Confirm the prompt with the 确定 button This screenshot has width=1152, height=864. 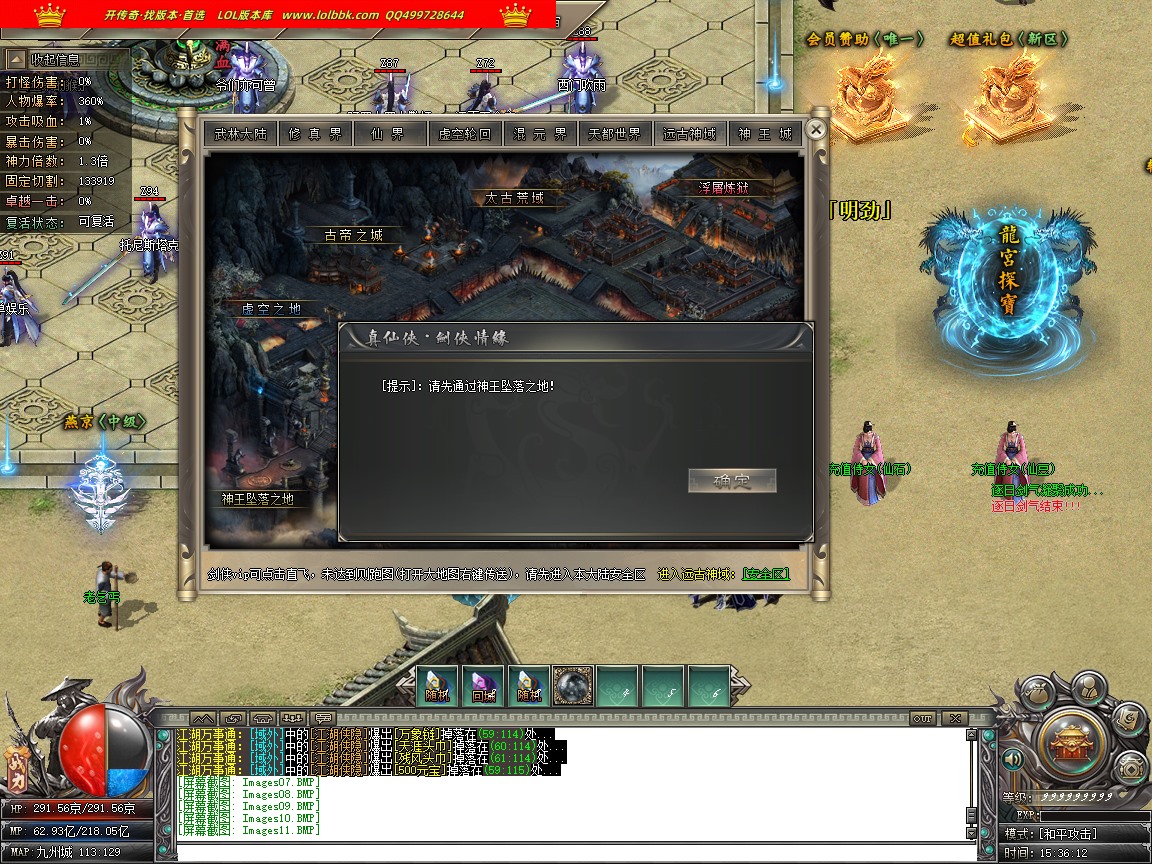point(732,481)
